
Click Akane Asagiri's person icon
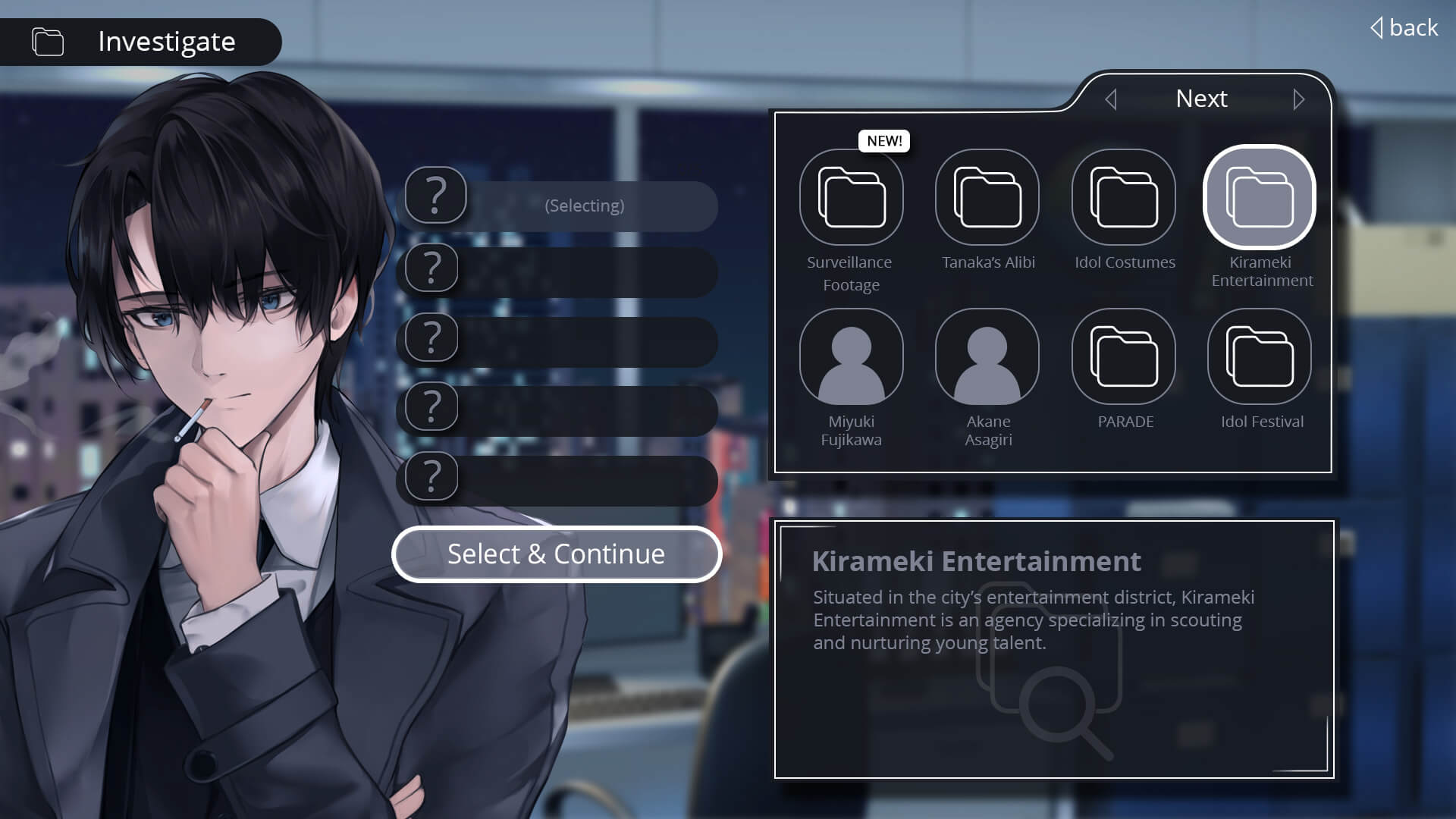click(987, 356)
